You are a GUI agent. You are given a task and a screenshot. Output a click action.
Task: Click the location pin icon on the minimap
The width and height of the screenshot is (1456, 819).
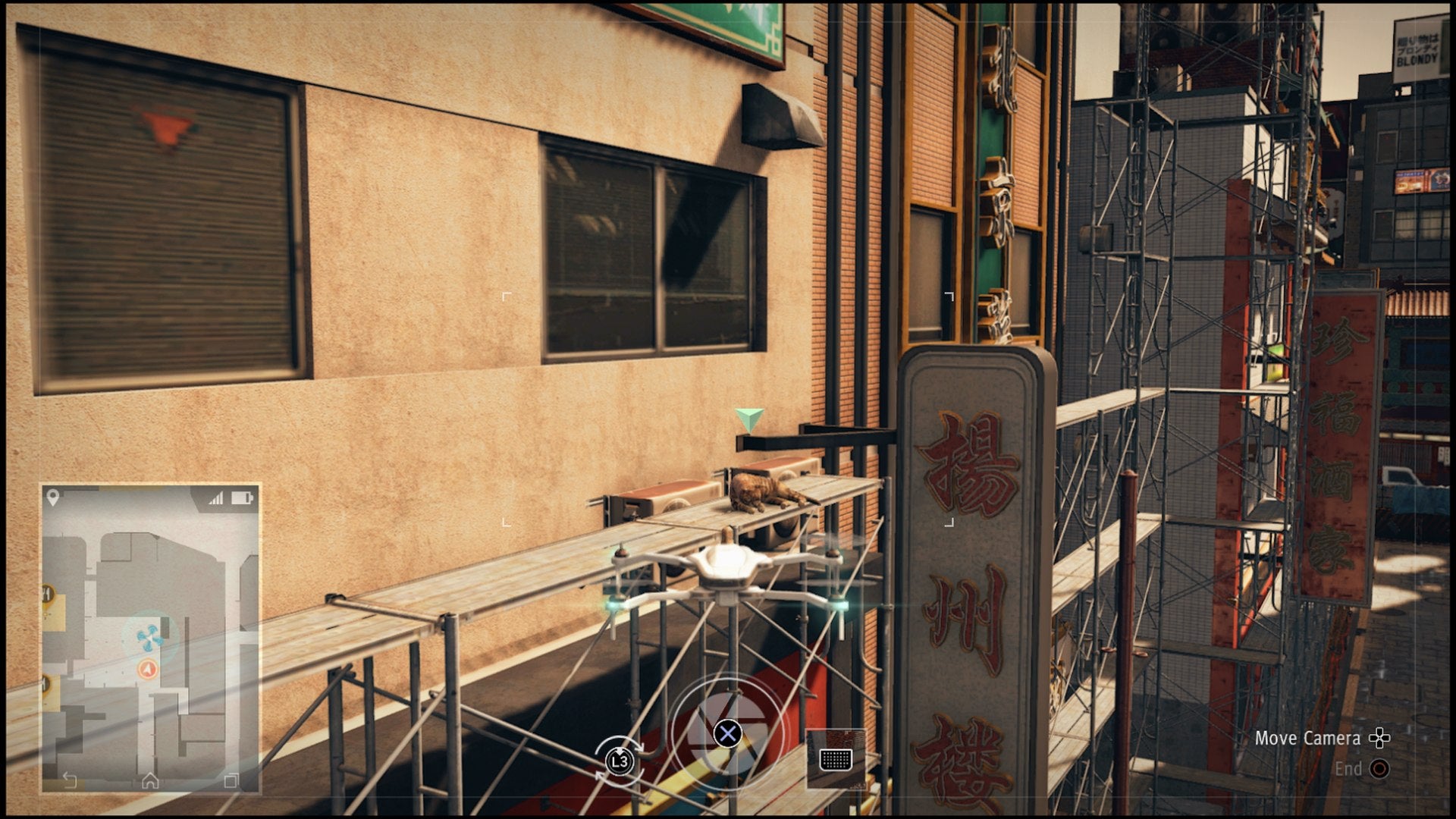click(x=52, y=496)
